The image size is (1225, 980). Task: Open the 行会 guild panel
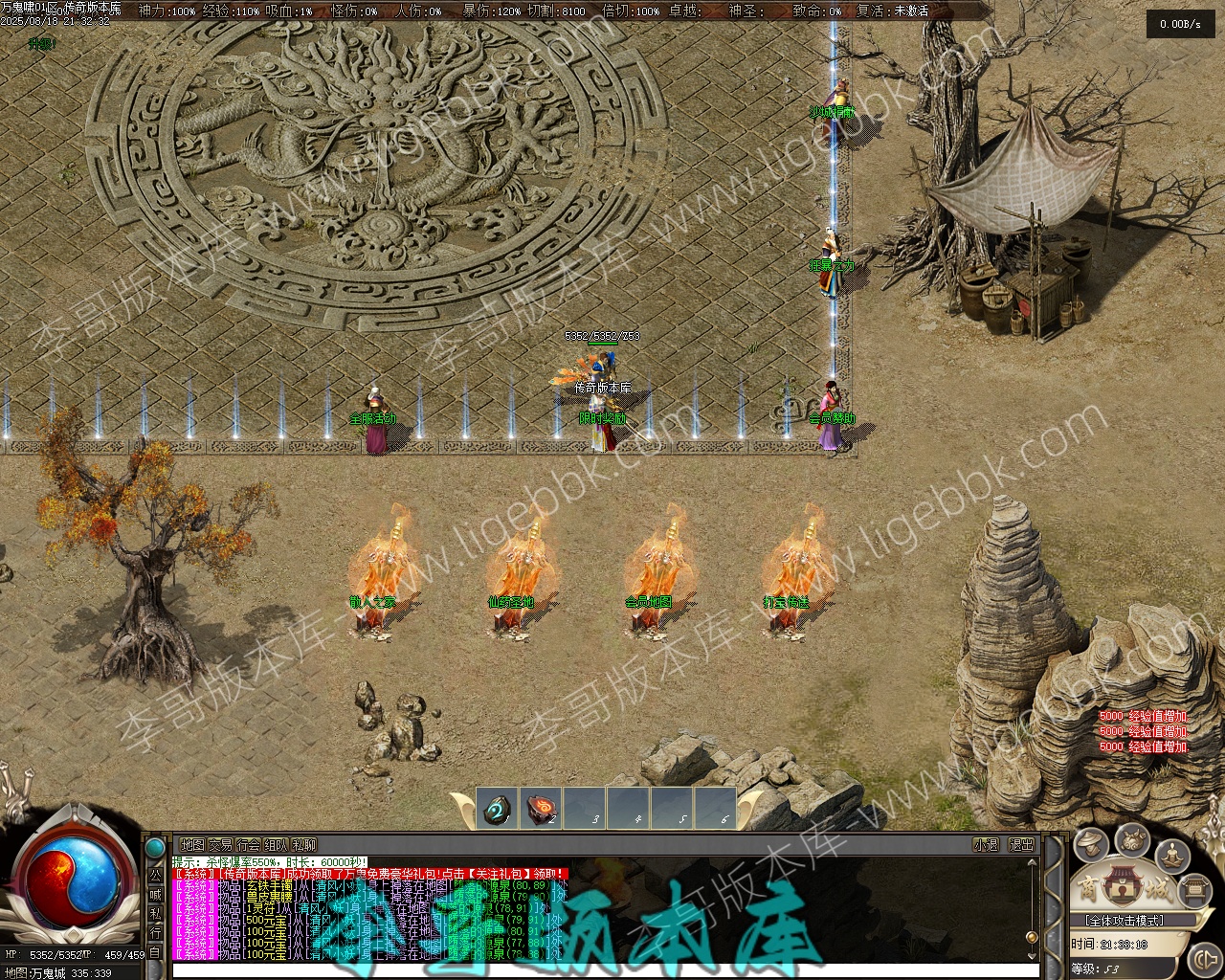point(249,845)
